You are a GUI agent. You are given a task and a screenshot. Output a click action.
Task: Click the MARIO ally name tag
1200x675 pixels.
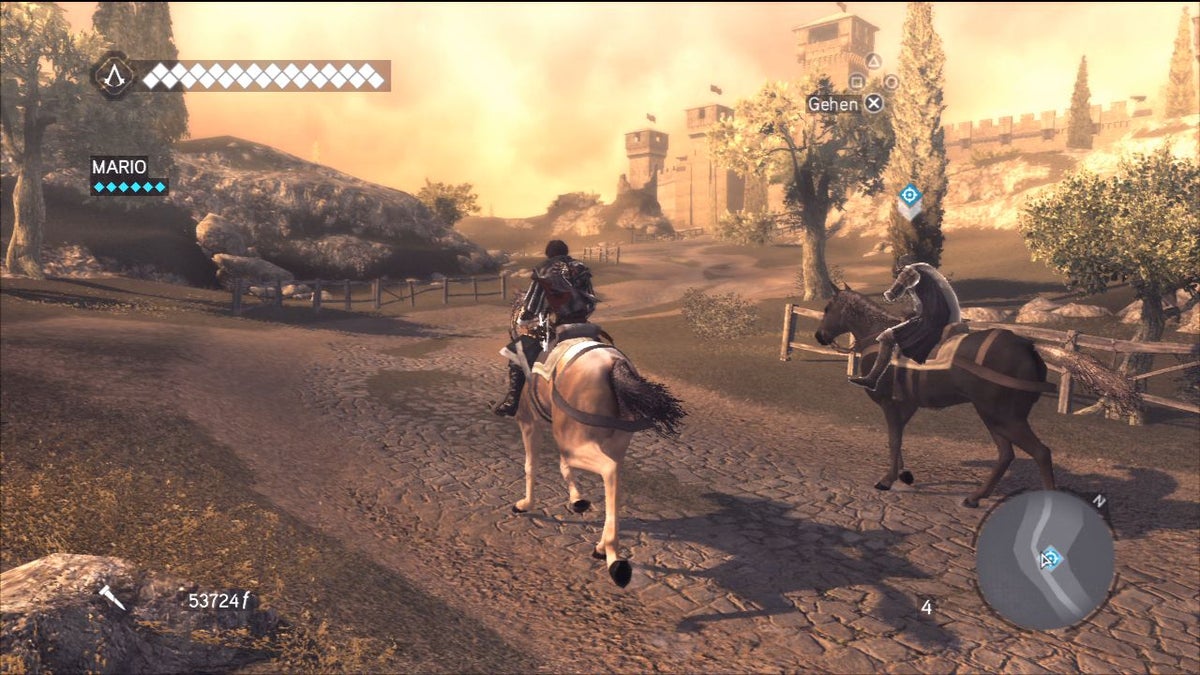pos(119,166)
